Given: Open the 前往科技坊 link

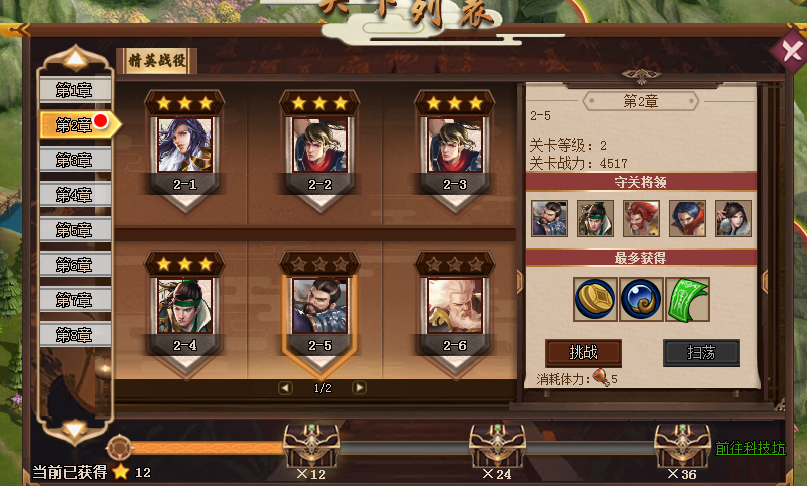Looking at the screenshot, I should coord(750,449).
